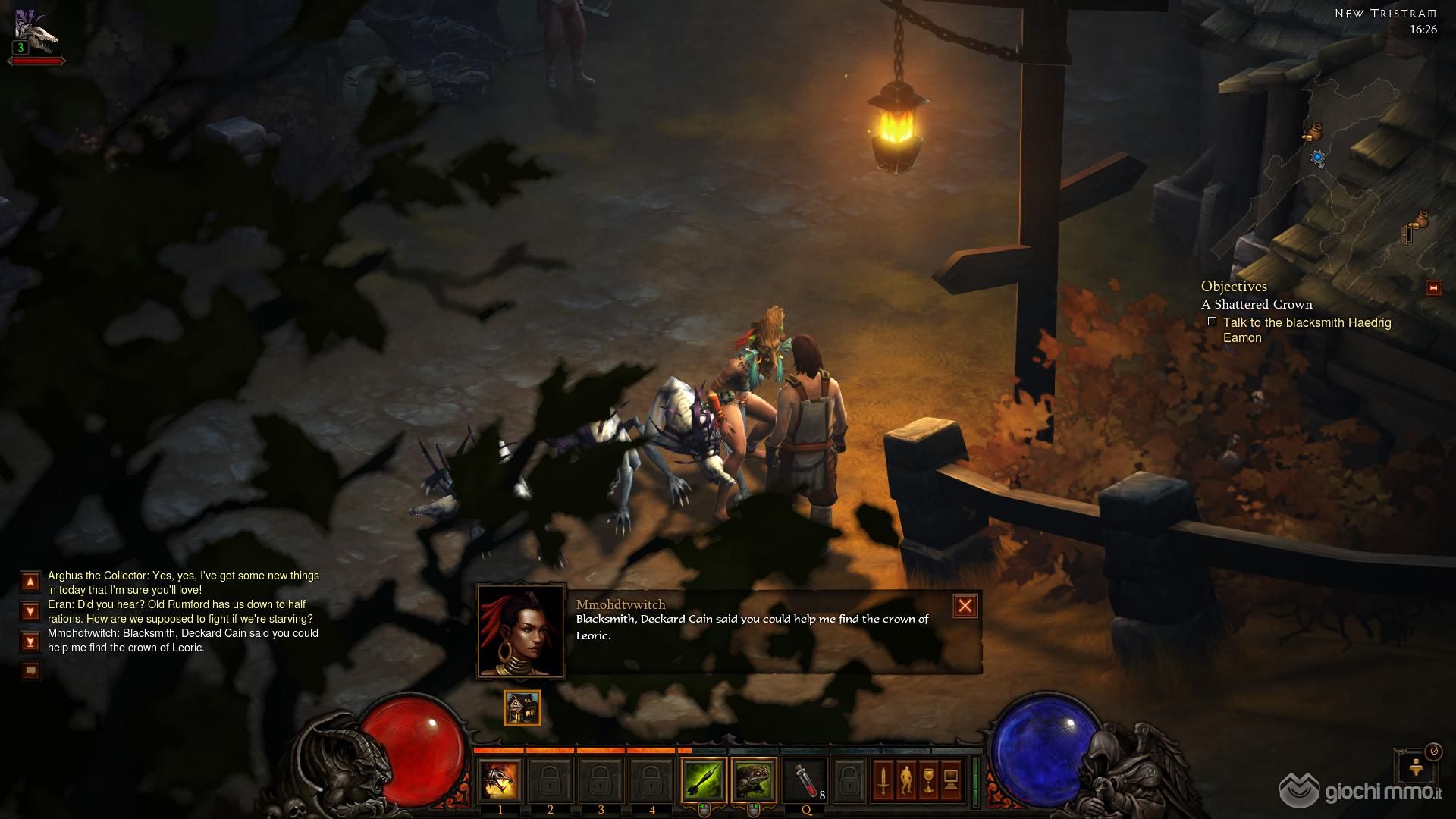Select the poison dart skill
This screenshot has height=819, width=1456.
point(704,780)
